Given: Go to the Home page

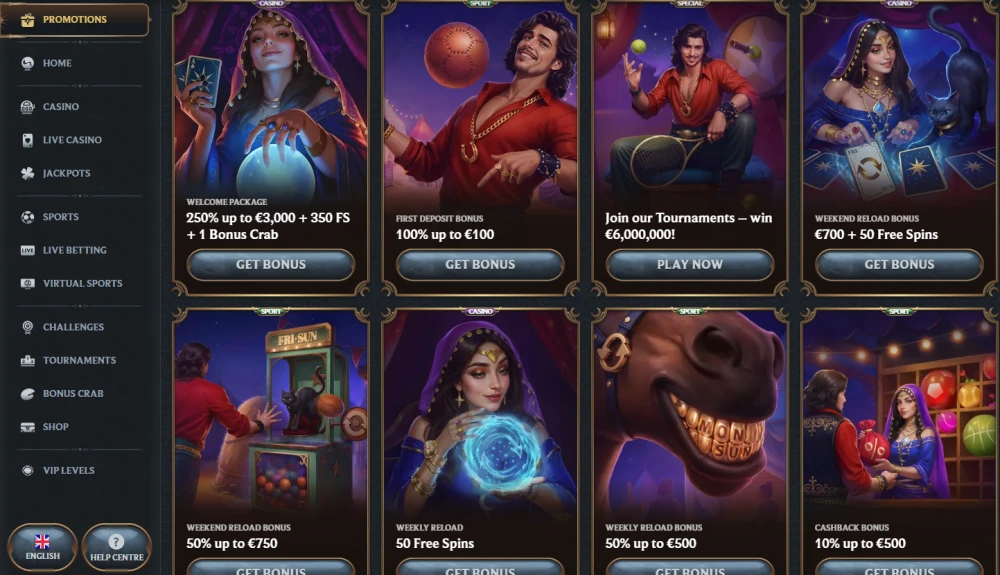Looking at the screenshot, I should 57,63.
